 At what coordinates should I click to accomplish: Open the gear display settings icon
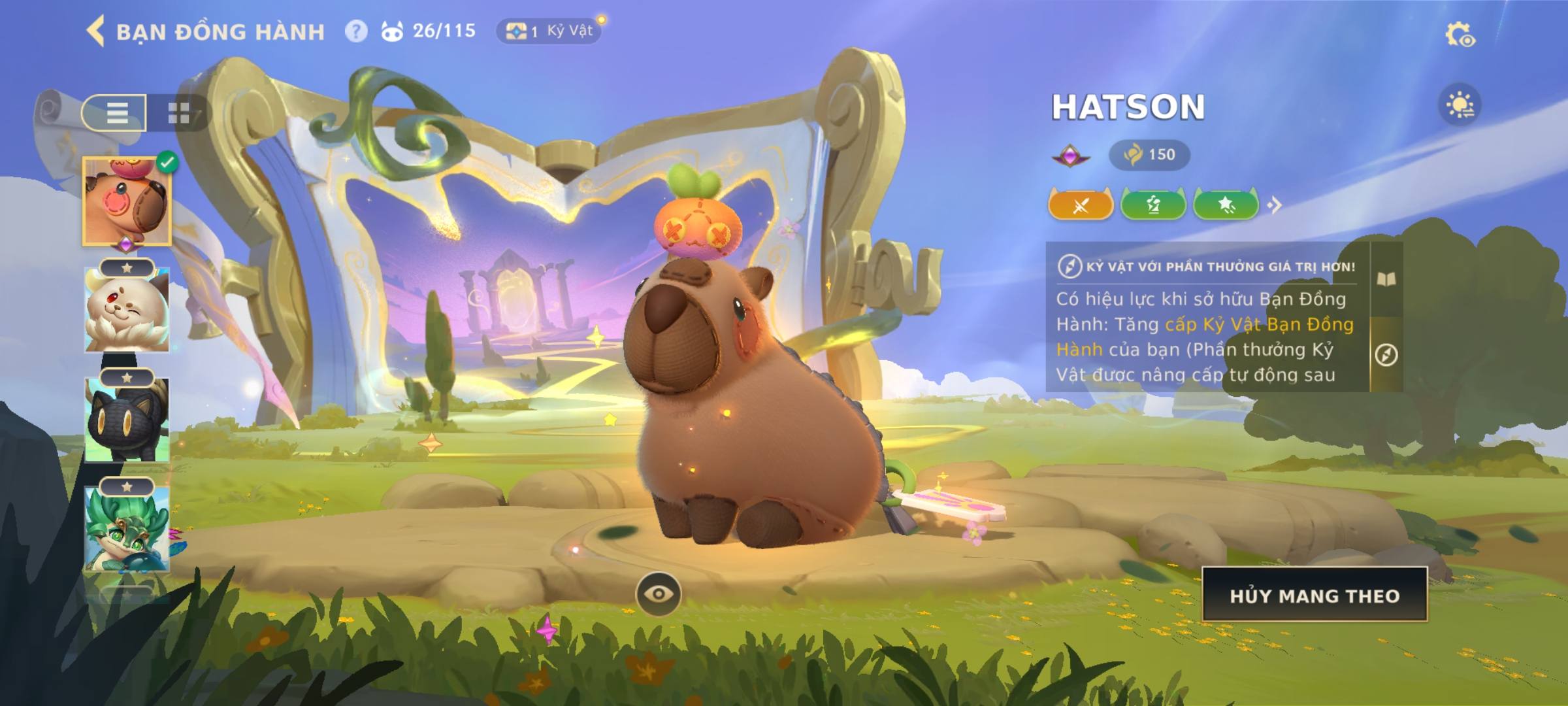coord(1460,35)
